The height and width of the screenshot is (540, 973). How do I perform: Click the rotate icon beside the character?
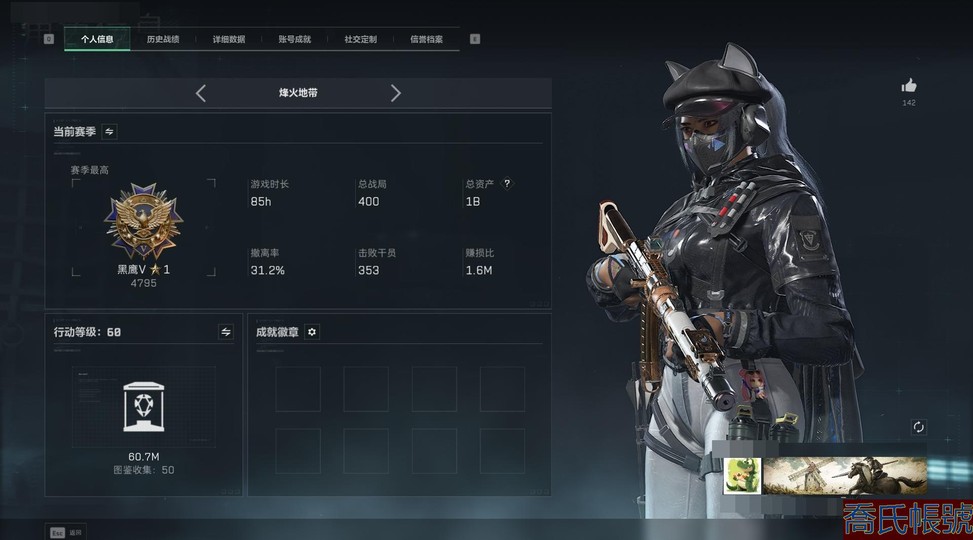(x=919, y=427)
